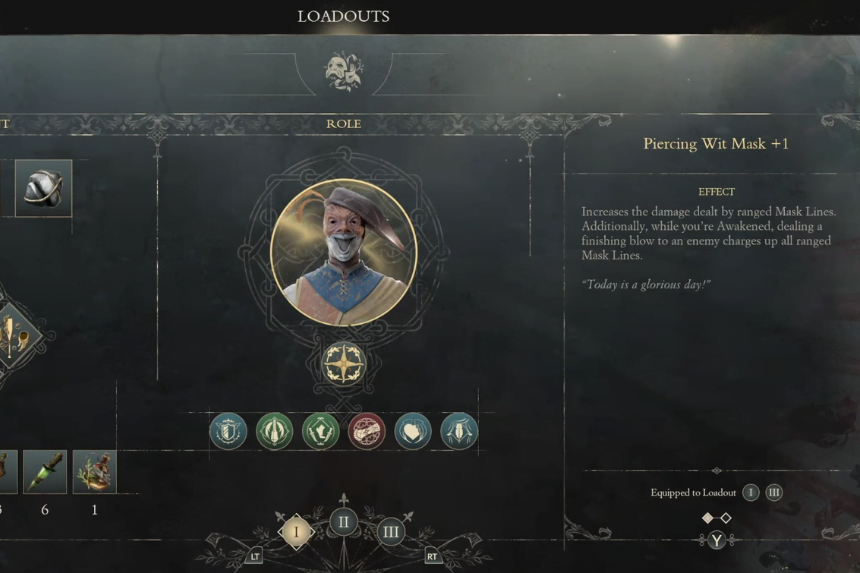Select the herb and potion item slot
Screen dimensions: 860x573
click(x=95, y=472)
